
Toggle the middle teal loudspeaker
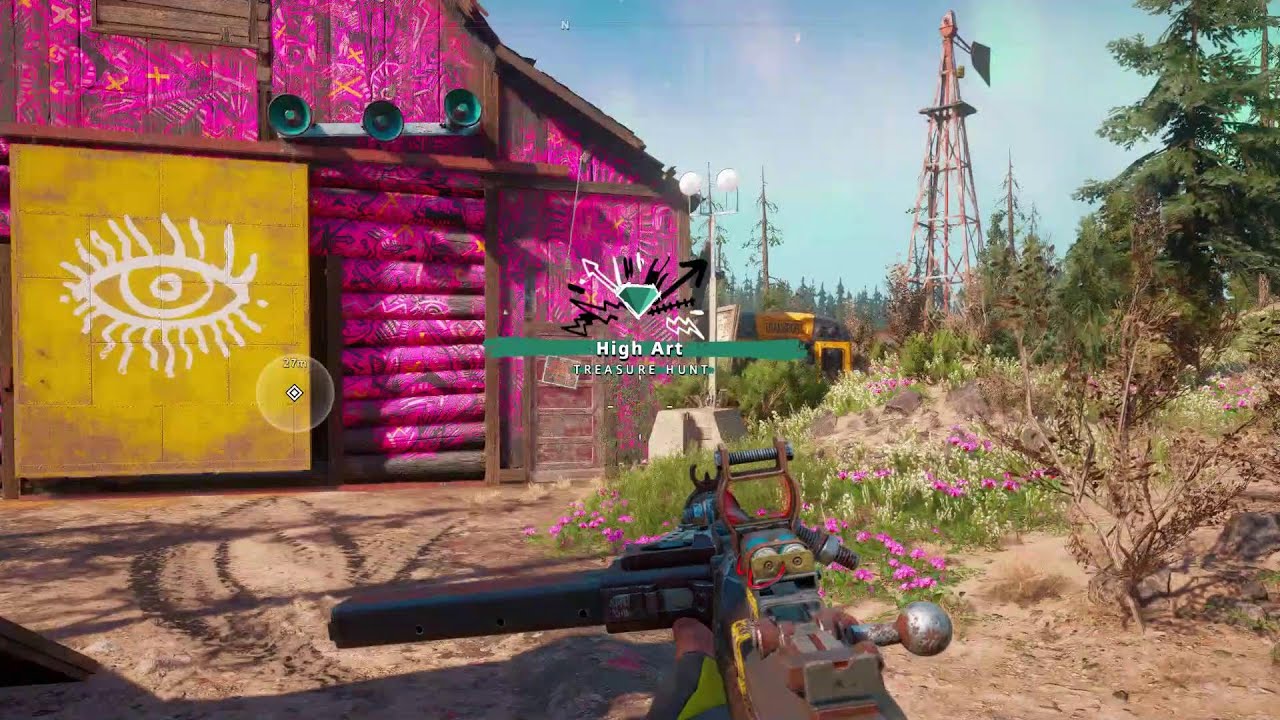pyautogui.click(x=381, y=120)
